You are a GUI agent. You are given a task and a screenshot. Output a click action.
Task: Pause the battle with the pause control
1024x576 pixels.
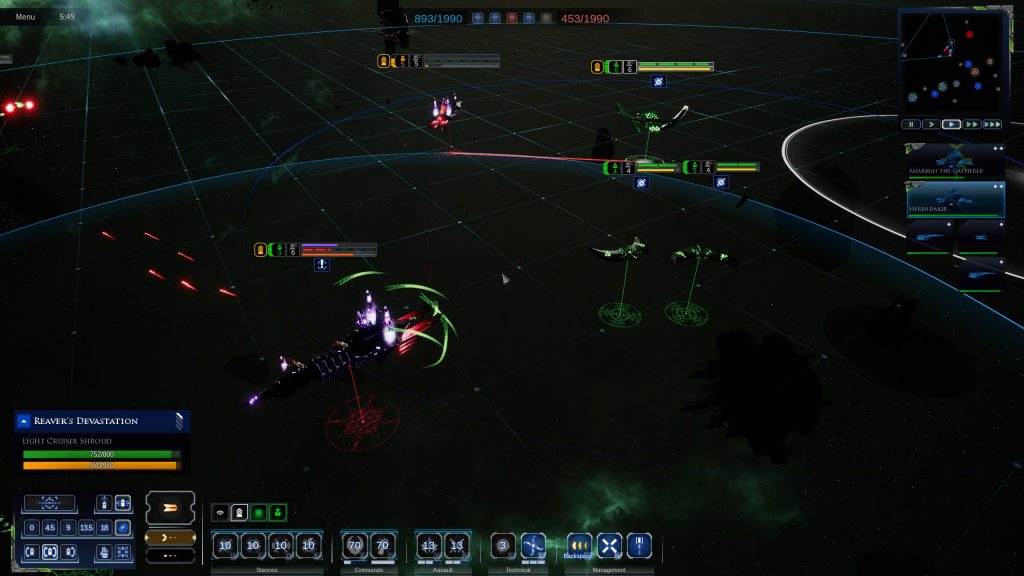click(911, 125)
